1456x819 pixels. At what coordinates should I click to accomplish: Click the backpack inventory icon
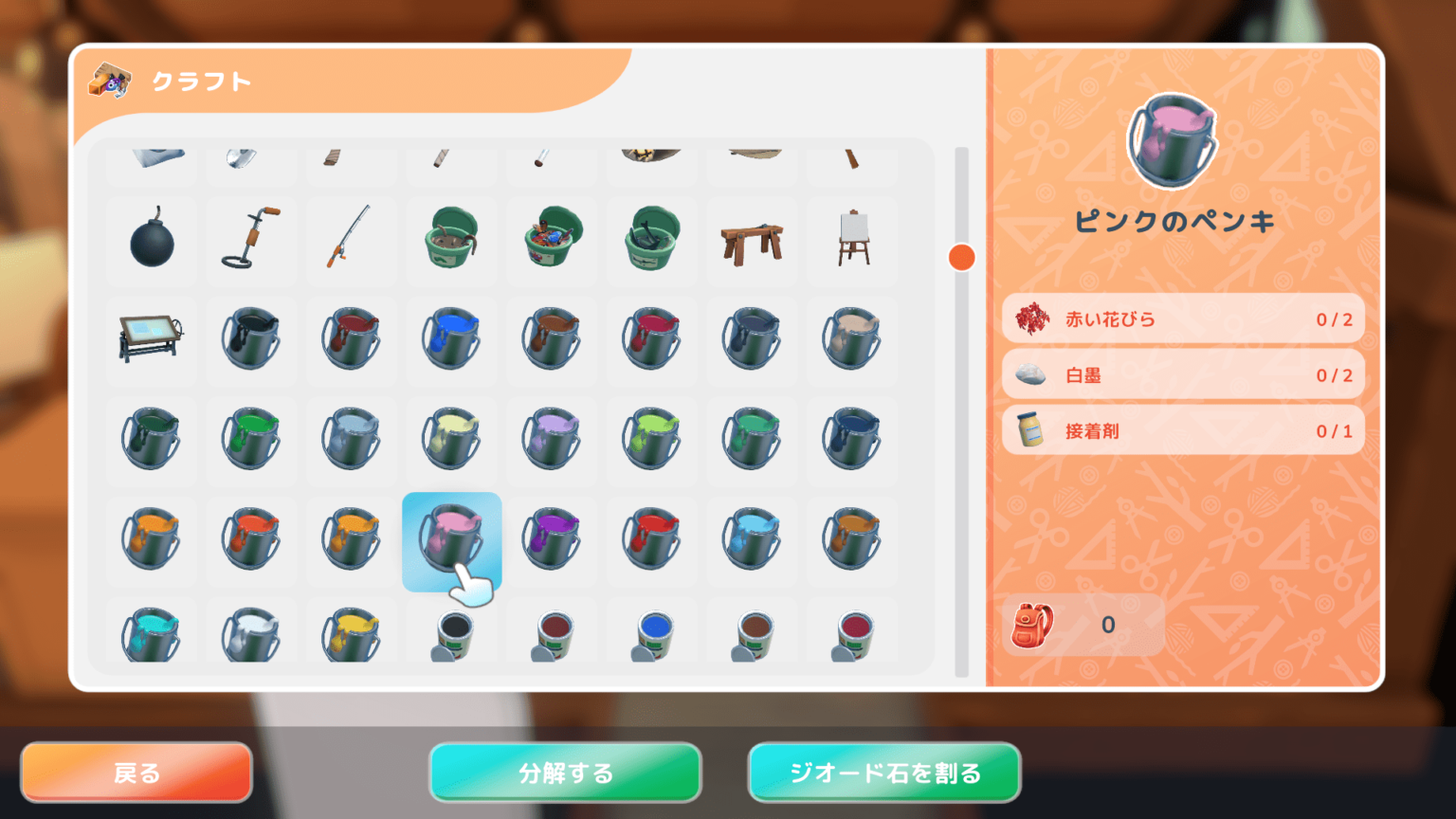pos(1033,626)
